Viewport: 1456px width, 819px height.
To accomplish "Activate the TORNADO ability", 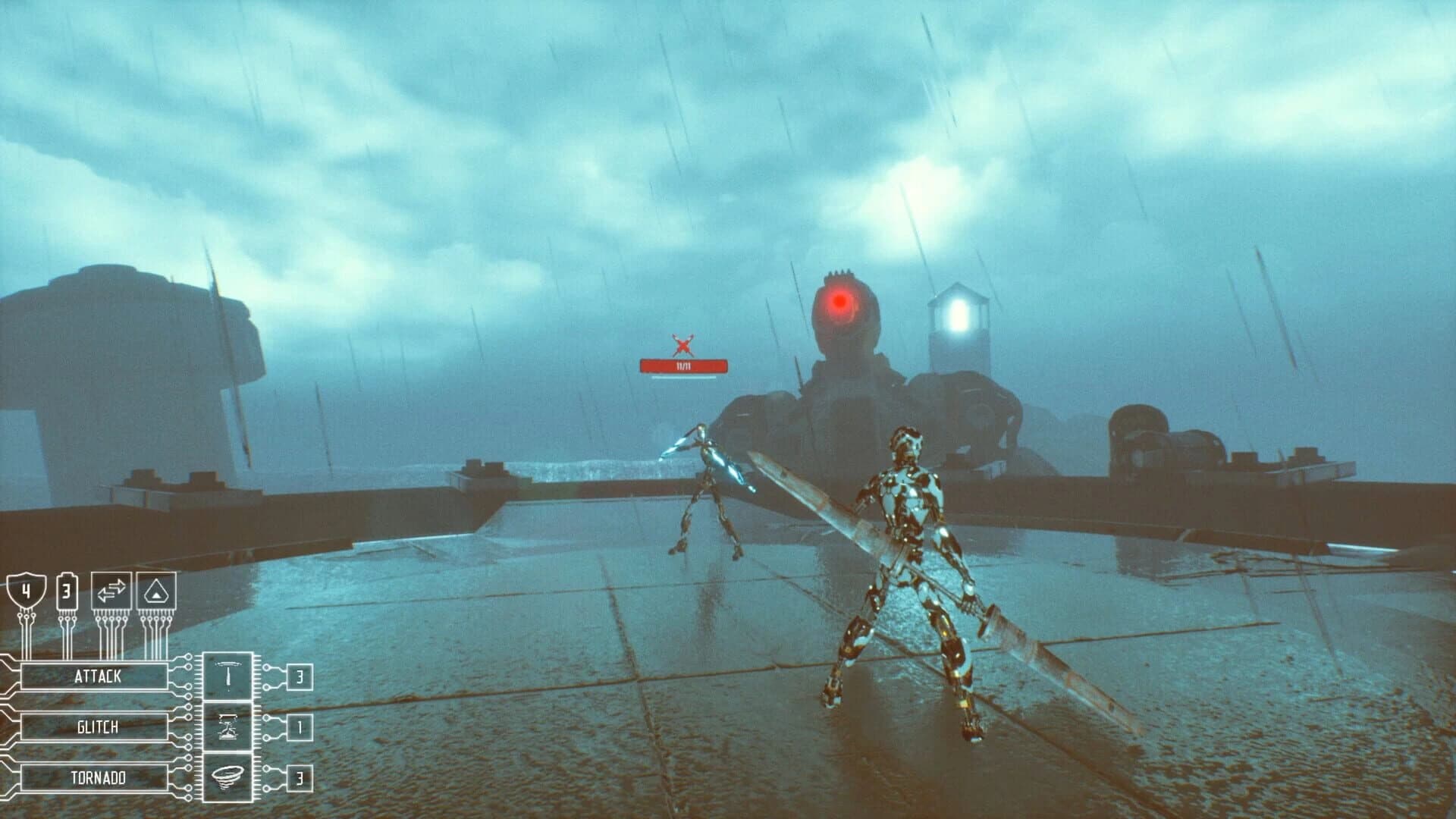I will pyautogui.click(x=96, y=777).
